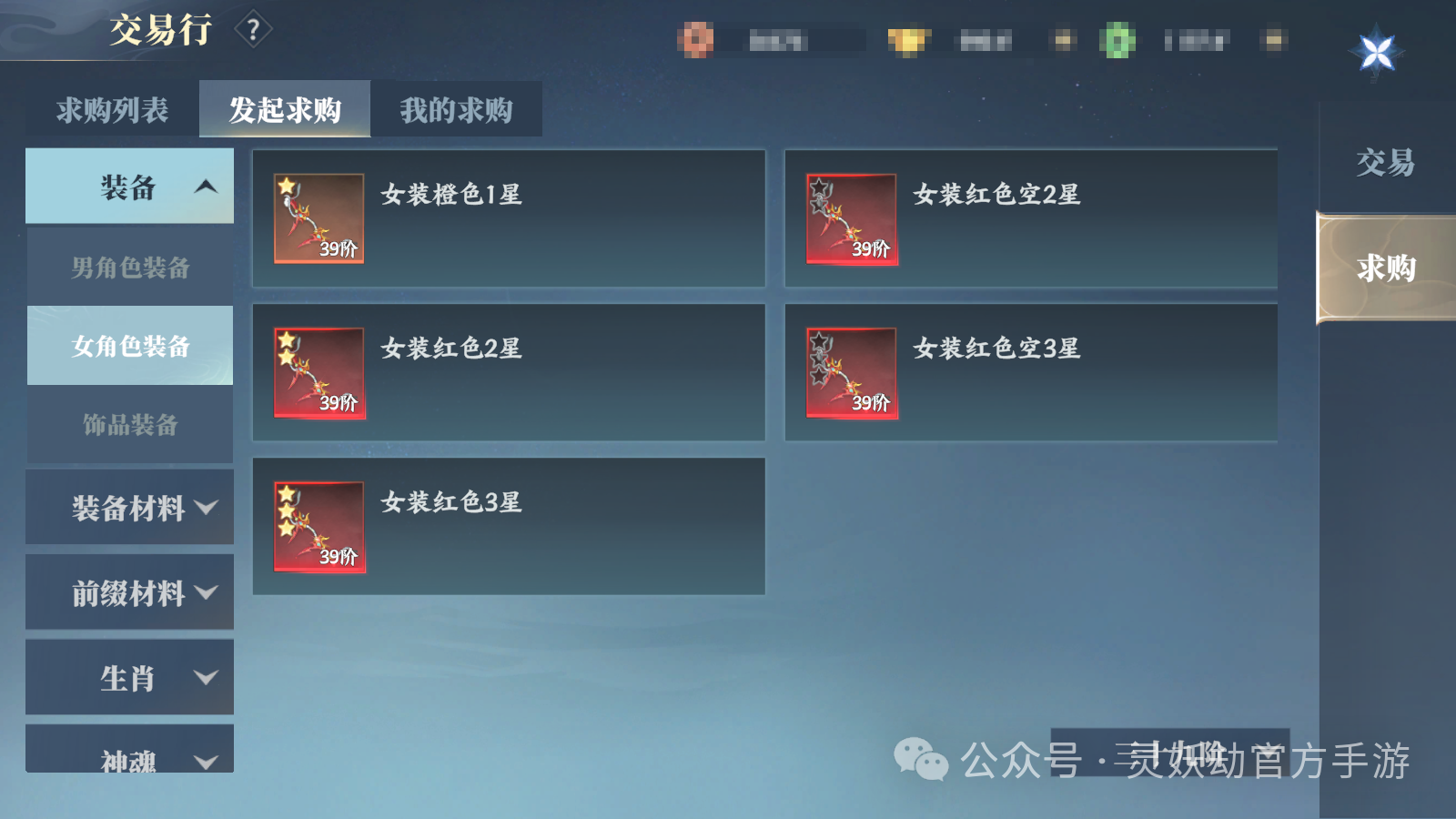The width and height of the screenshot is (1456, 819).
Task: Click the green jade currency icon
Action: 1117,39
